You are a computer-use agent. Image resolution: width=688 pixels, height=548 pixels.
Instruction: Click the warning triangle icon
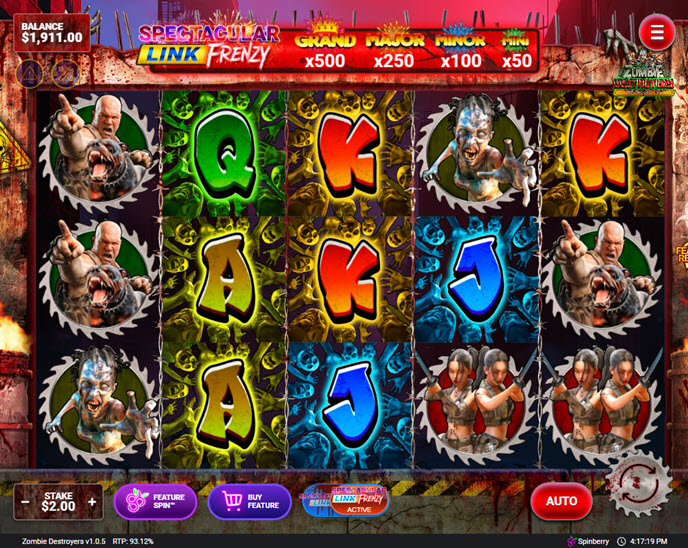coord(31,72)
